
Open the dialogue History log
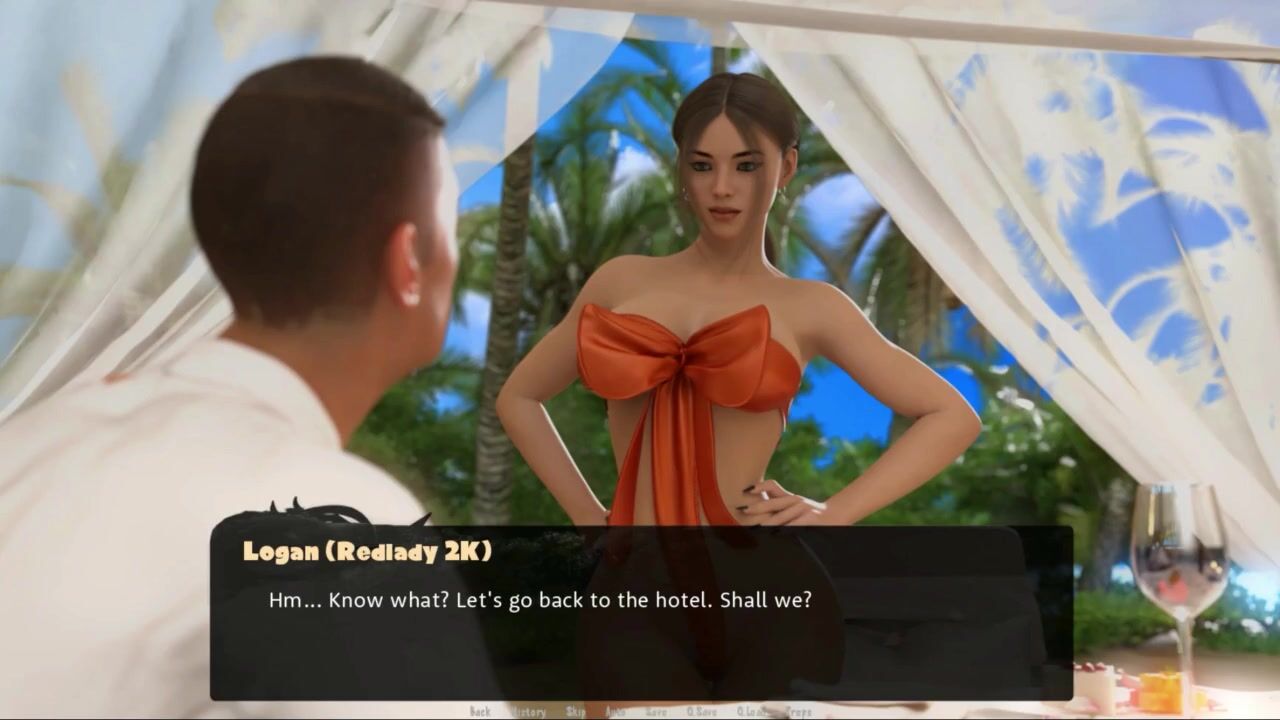click(x=528, y=712)
